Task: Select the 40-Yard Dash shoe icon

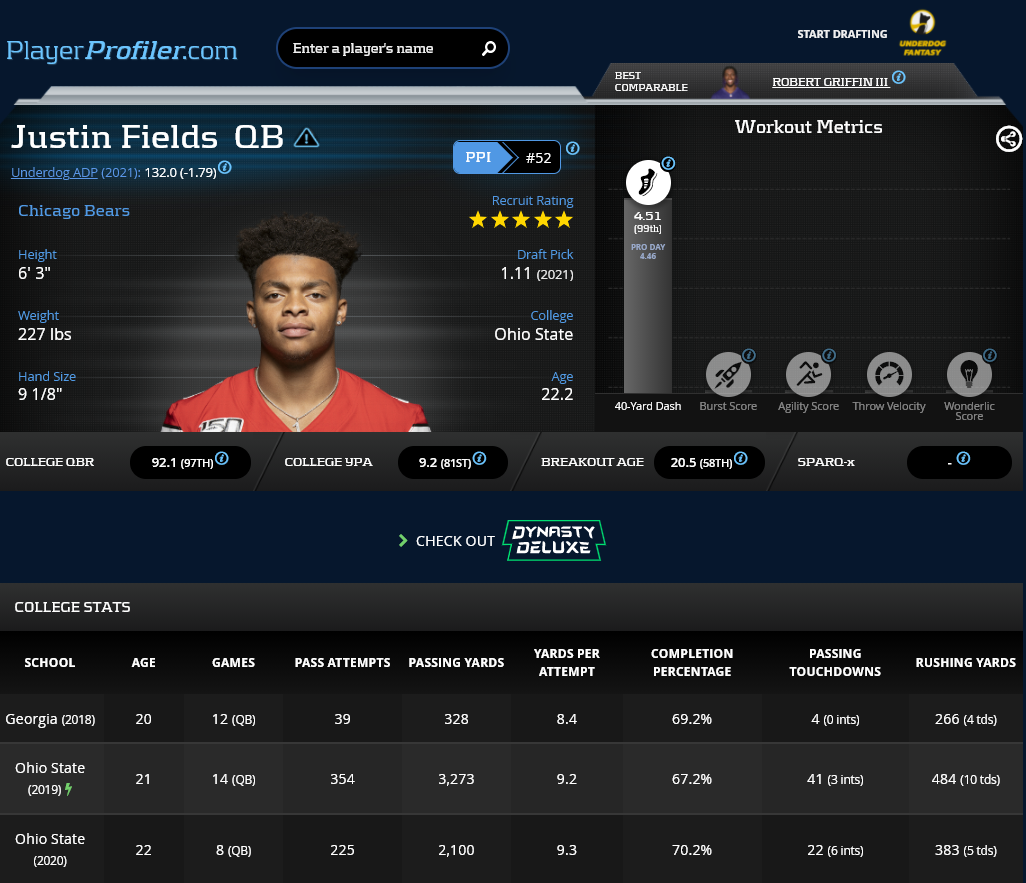Action: pyautogui.click(x=647, y=182)
